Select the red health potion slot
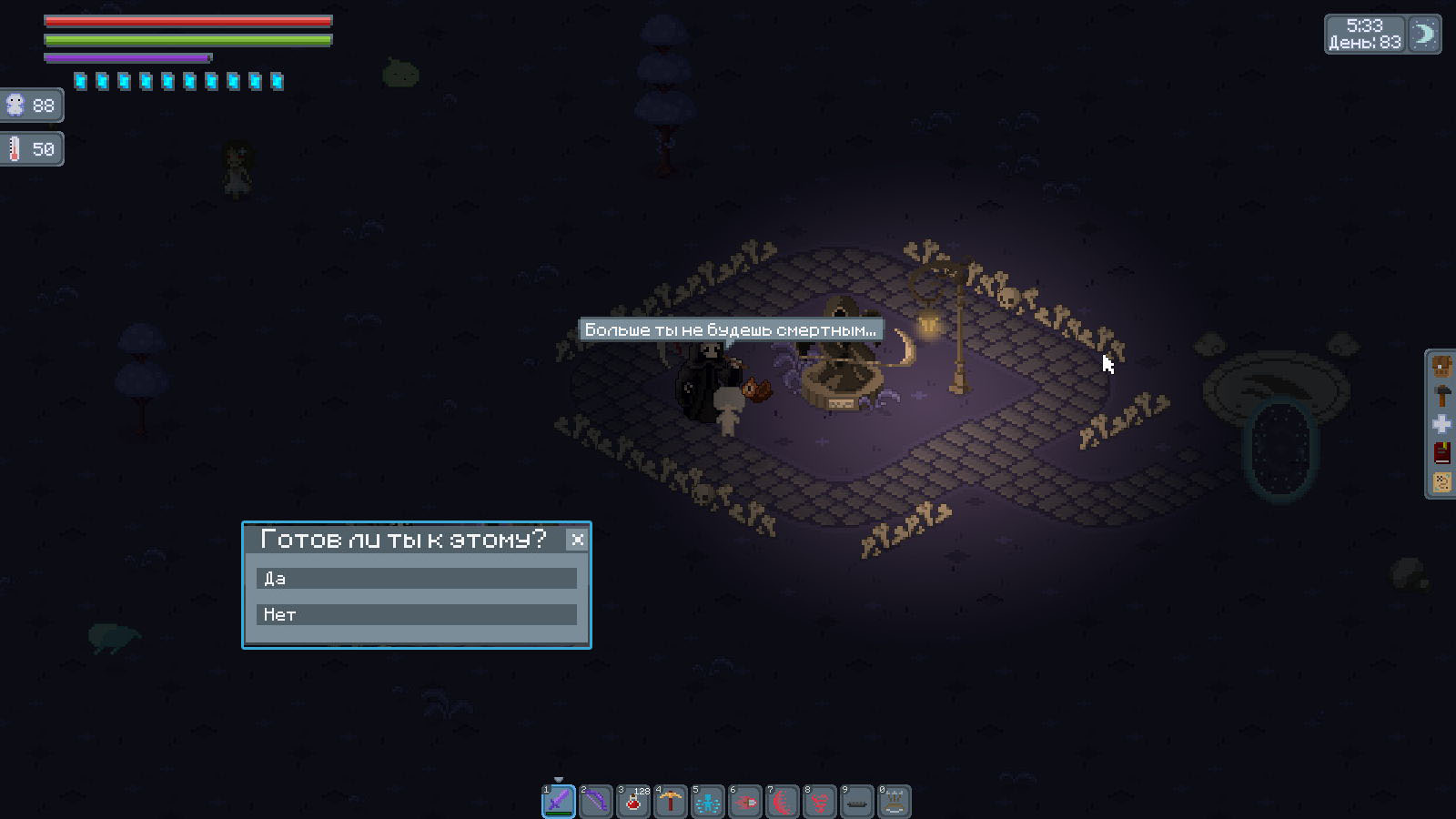1456x819 pixels. 633,802
